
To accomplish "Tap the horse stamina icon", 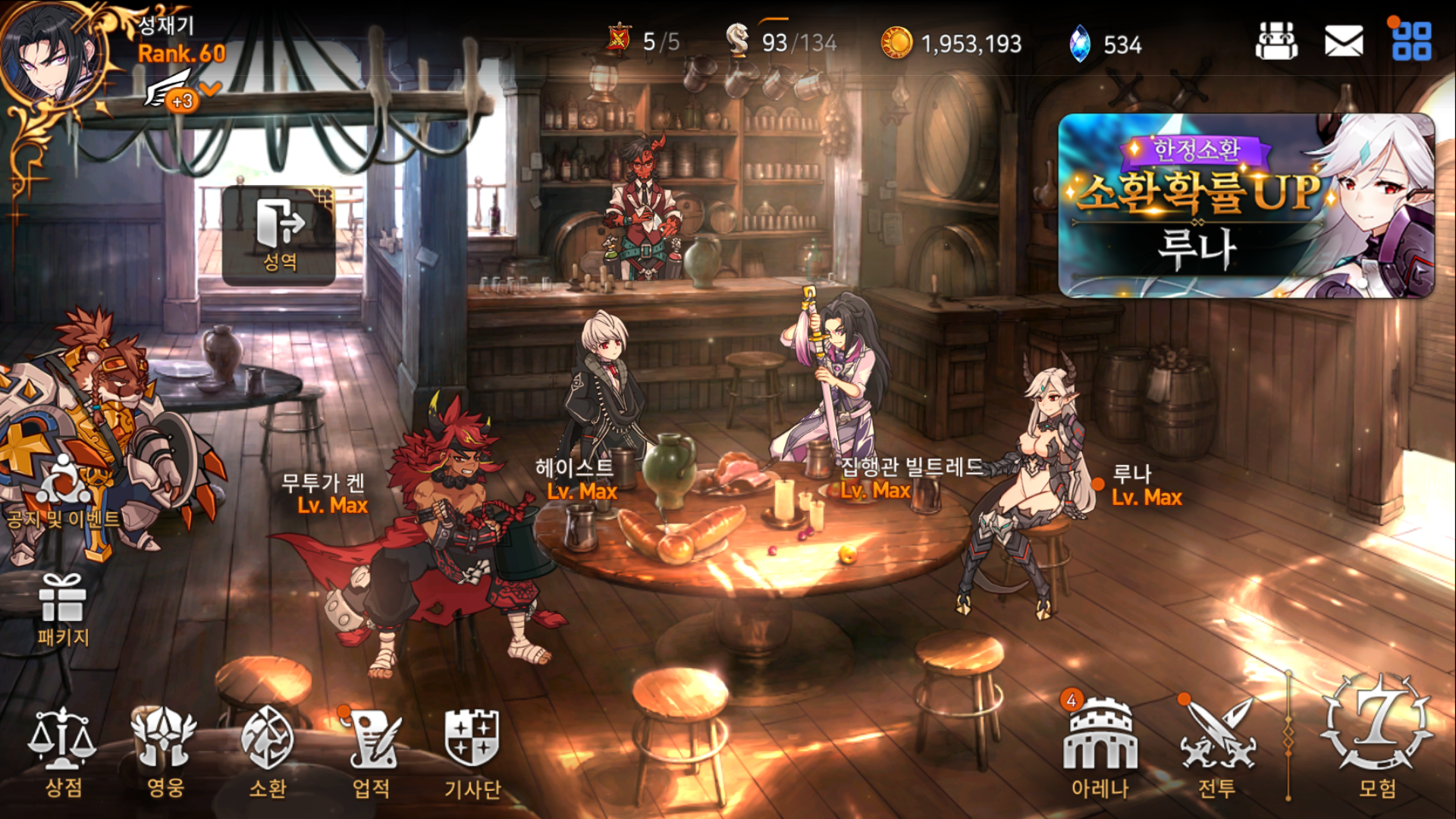I will click(x=737, y=40).
